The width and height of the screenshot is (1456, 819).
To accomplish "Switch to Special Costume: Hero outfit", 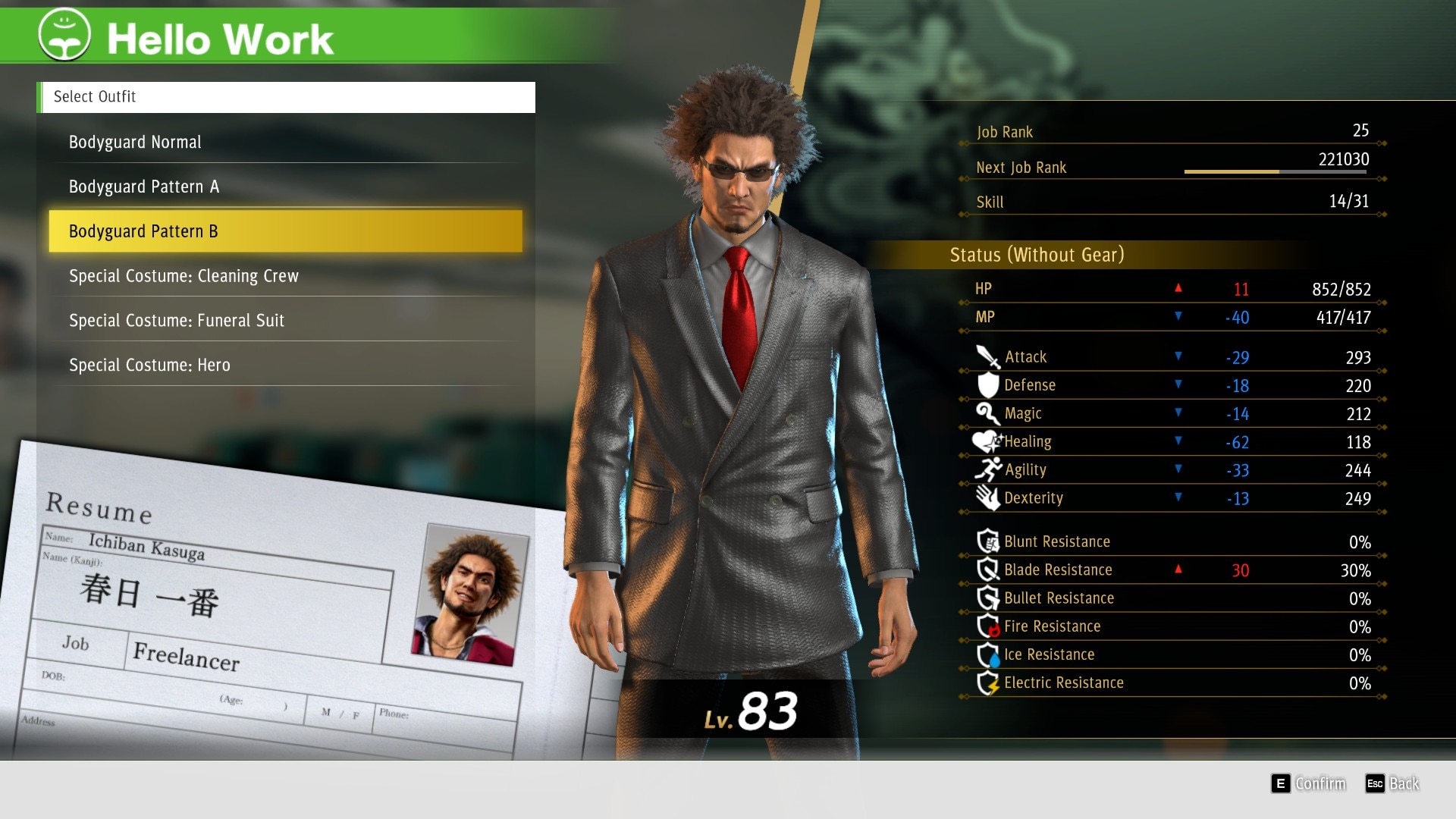I will [x=149, y=365].
